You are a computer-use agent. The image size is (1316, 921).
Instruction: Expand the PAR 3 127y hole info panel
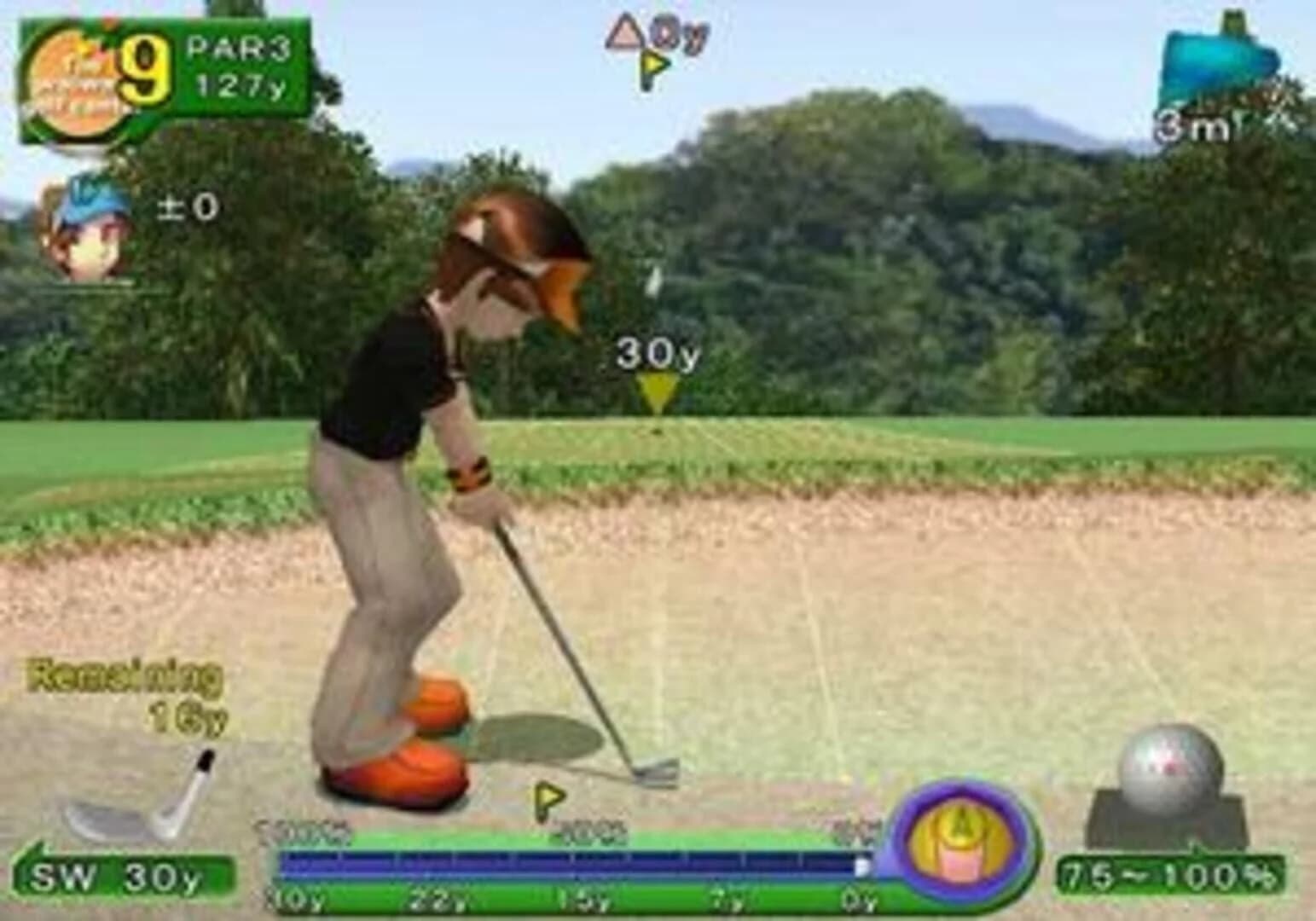[x=241, y=64]
